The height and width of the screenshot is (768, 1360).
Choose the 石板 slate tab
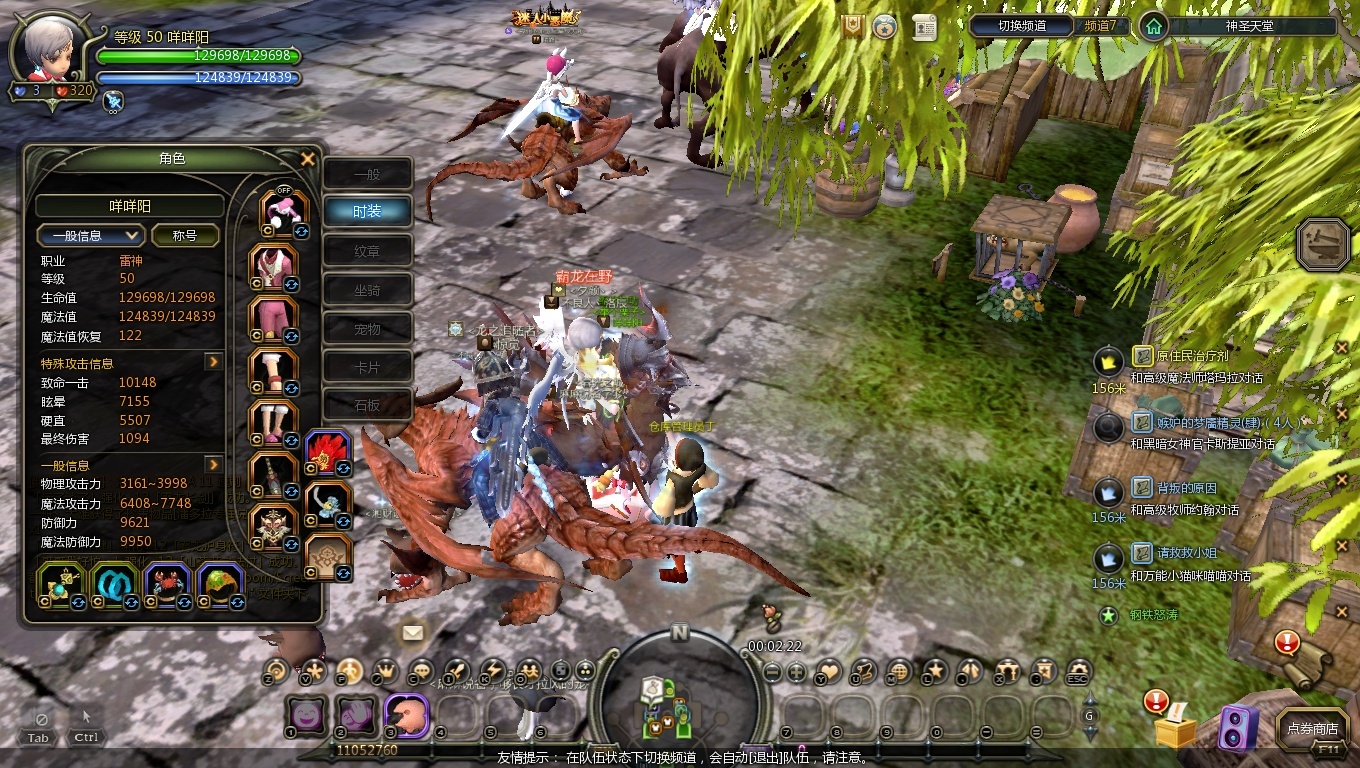[x=367, y=405]
